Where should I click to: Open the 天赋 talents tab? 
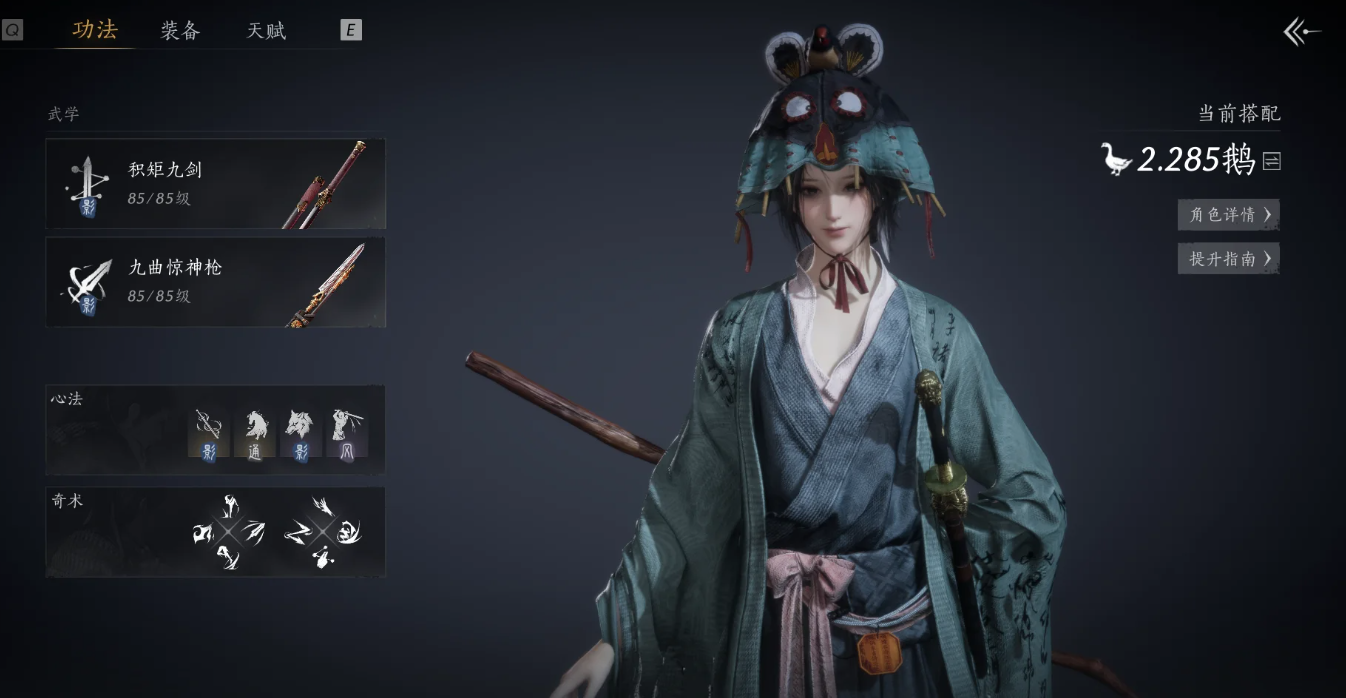pyautogui.click(x=266, y=31)
